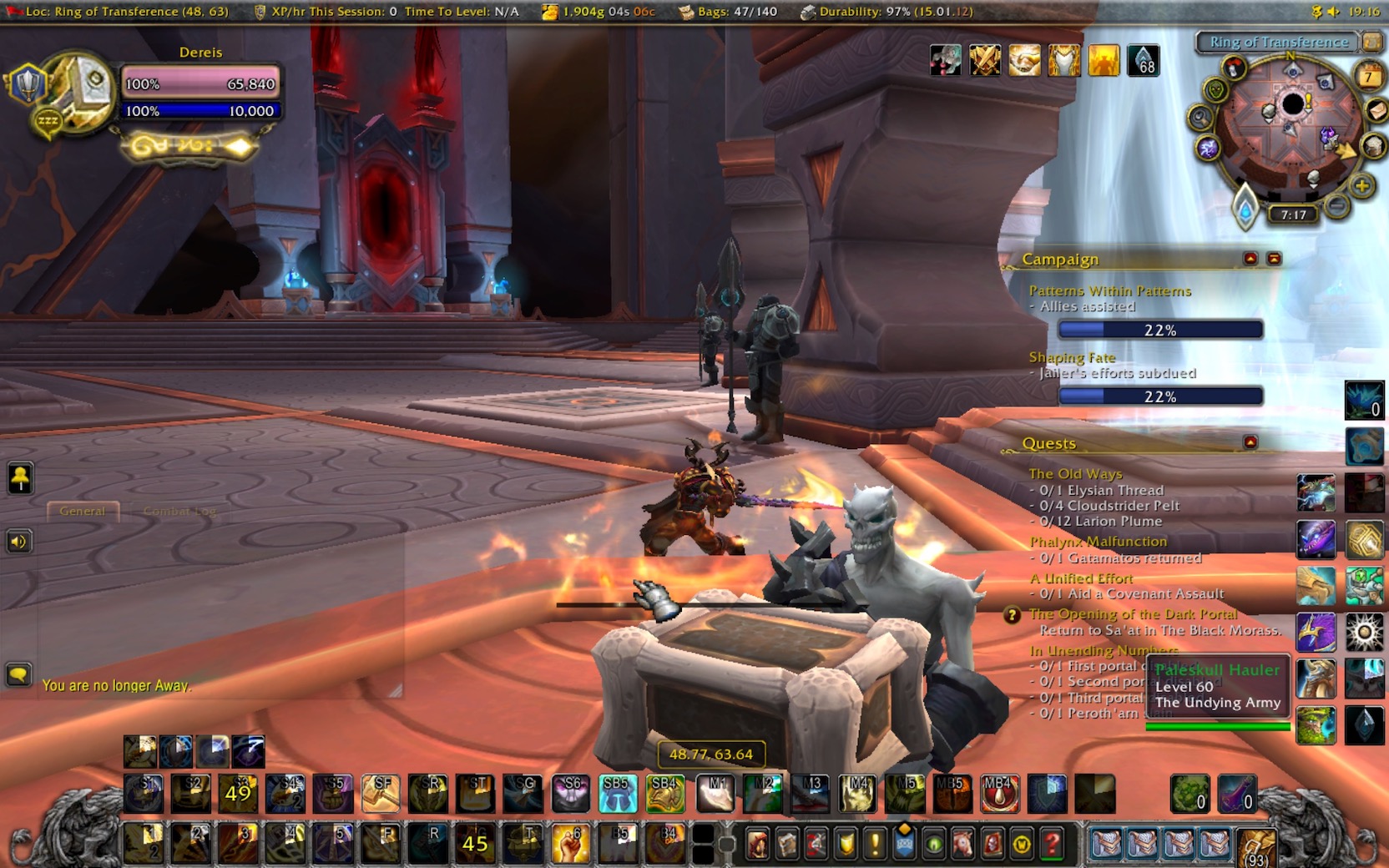This screenshot has height=868, width=1389.
Task: Use the golden hammer ability labeled SF
Action: 381,794
